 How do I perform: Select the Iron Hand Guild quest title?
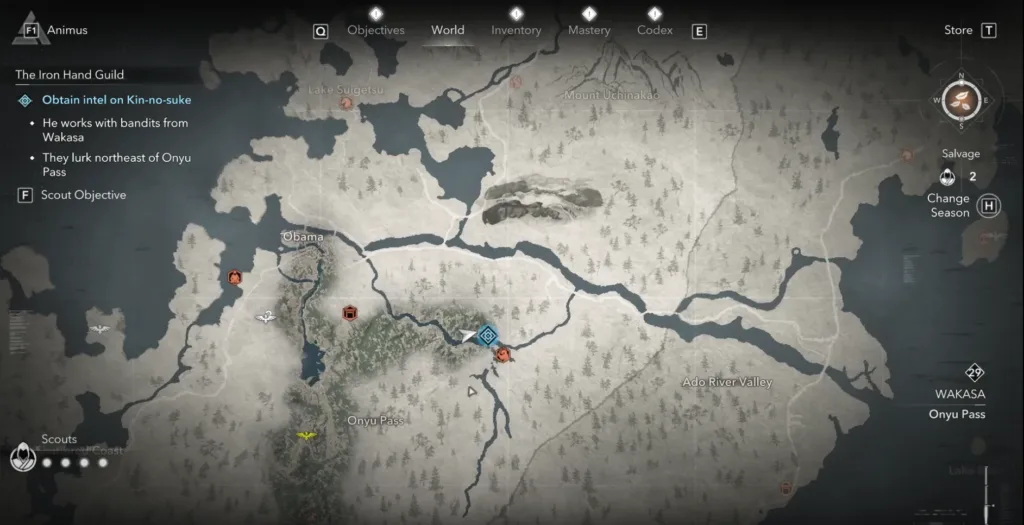(69, 75)
